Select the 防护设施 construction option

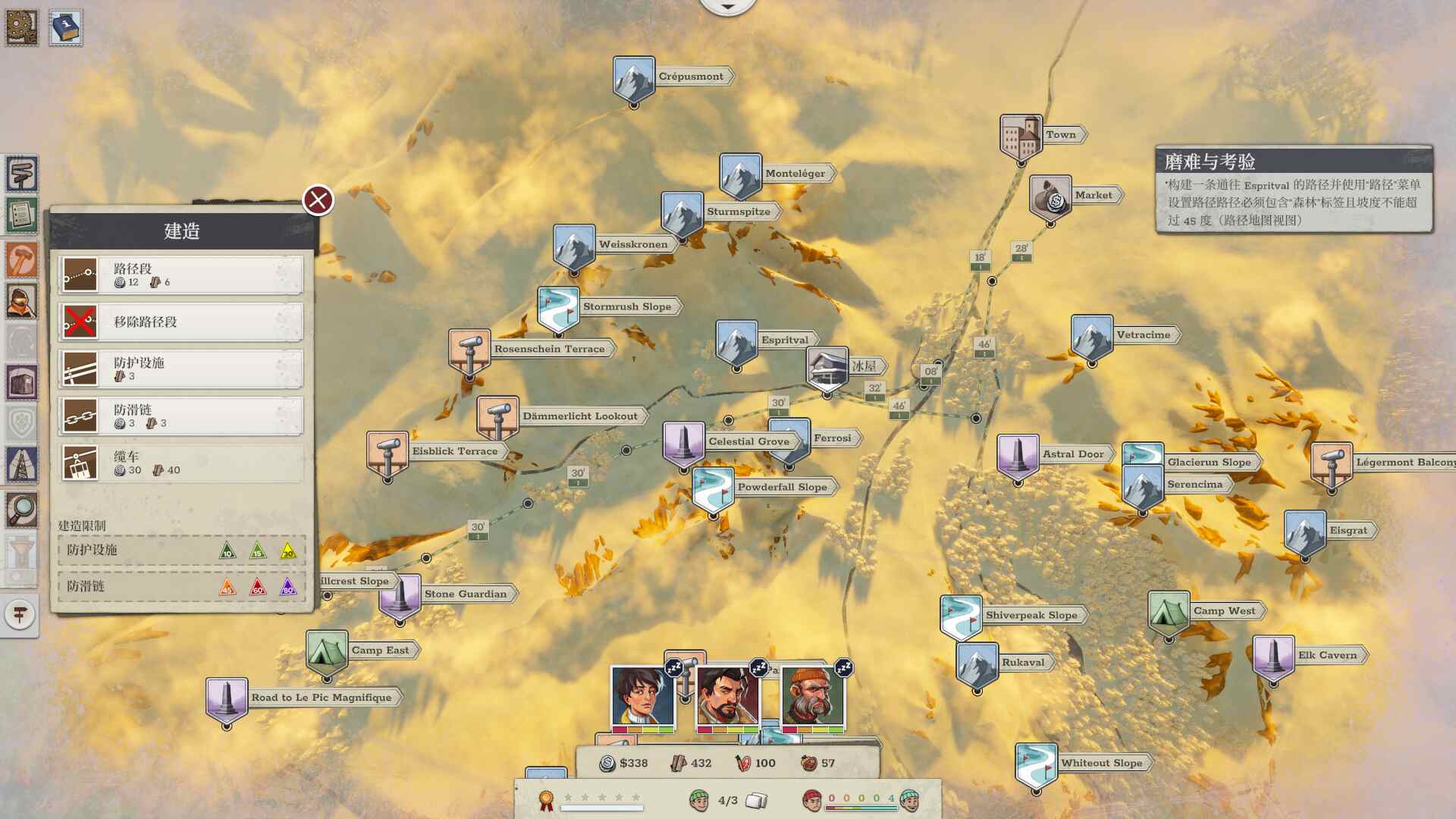(x=179, y=369)
